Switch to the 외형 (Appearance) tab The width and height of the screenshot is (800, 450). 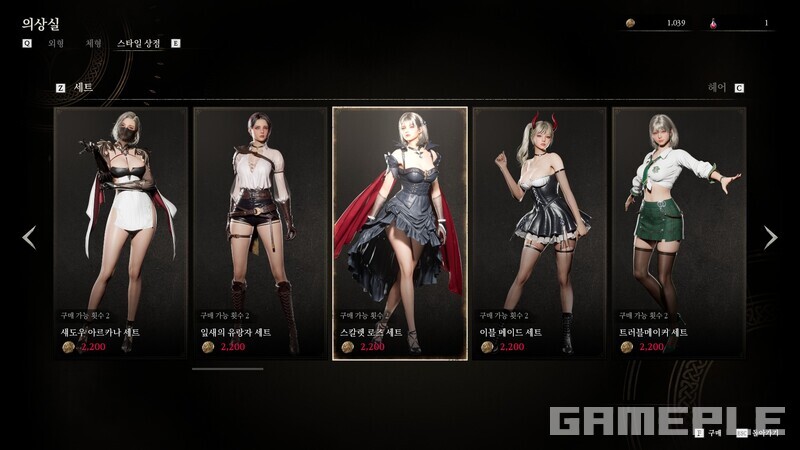tap(56, 44)
